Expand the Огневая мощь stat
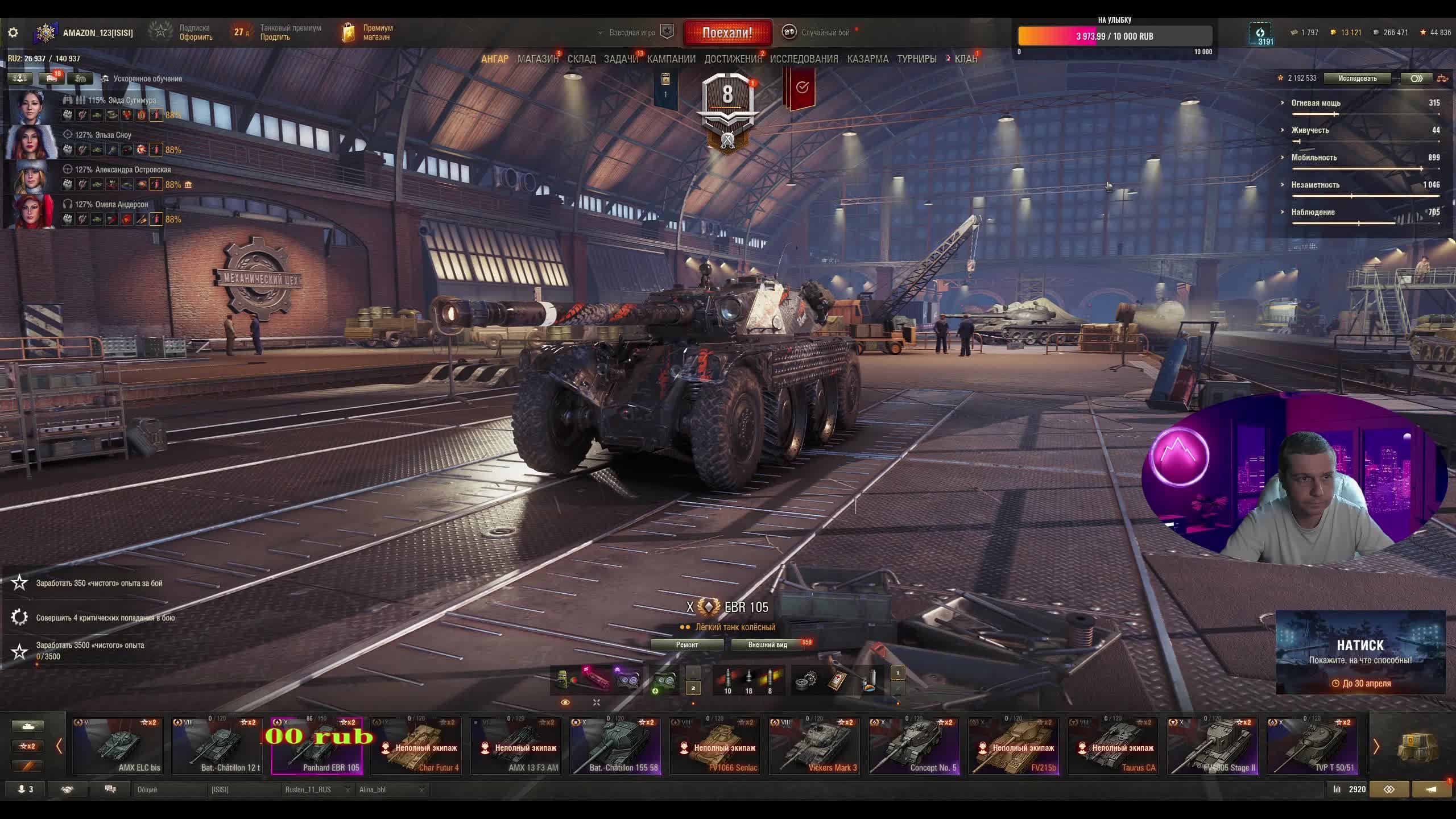The image size is (1456, 819). click(x=1283, y=103)
